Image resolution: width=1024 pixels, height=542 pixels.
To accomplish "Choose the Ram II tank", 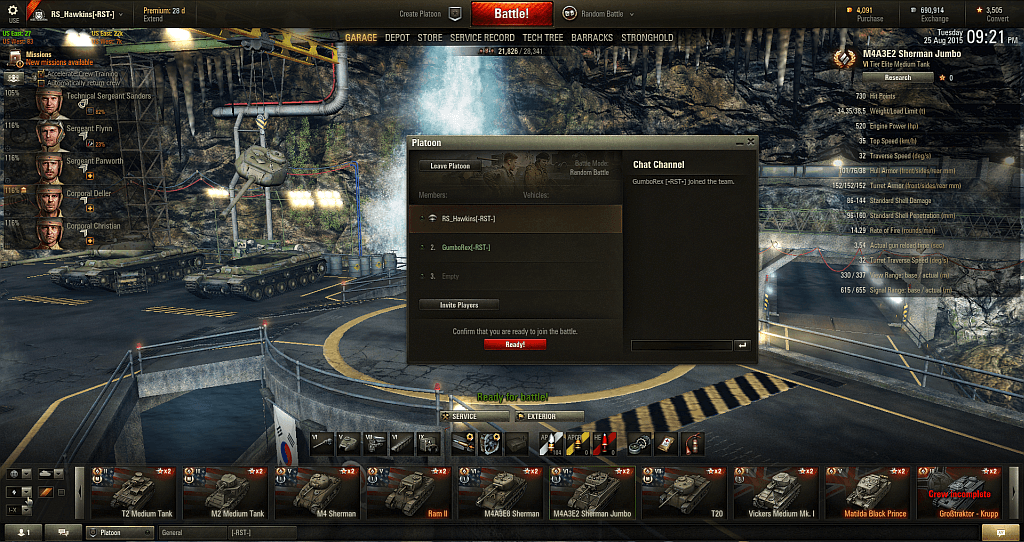I will click(410, 493).
